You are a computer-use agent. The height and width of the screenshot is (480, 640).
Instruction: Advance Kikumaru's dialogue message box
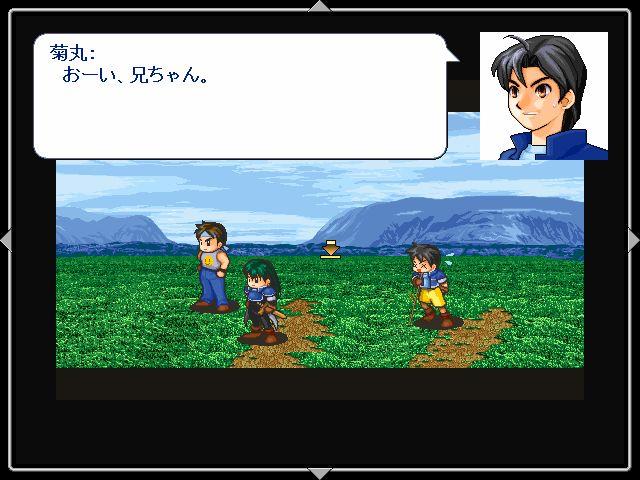pos(240,97)
